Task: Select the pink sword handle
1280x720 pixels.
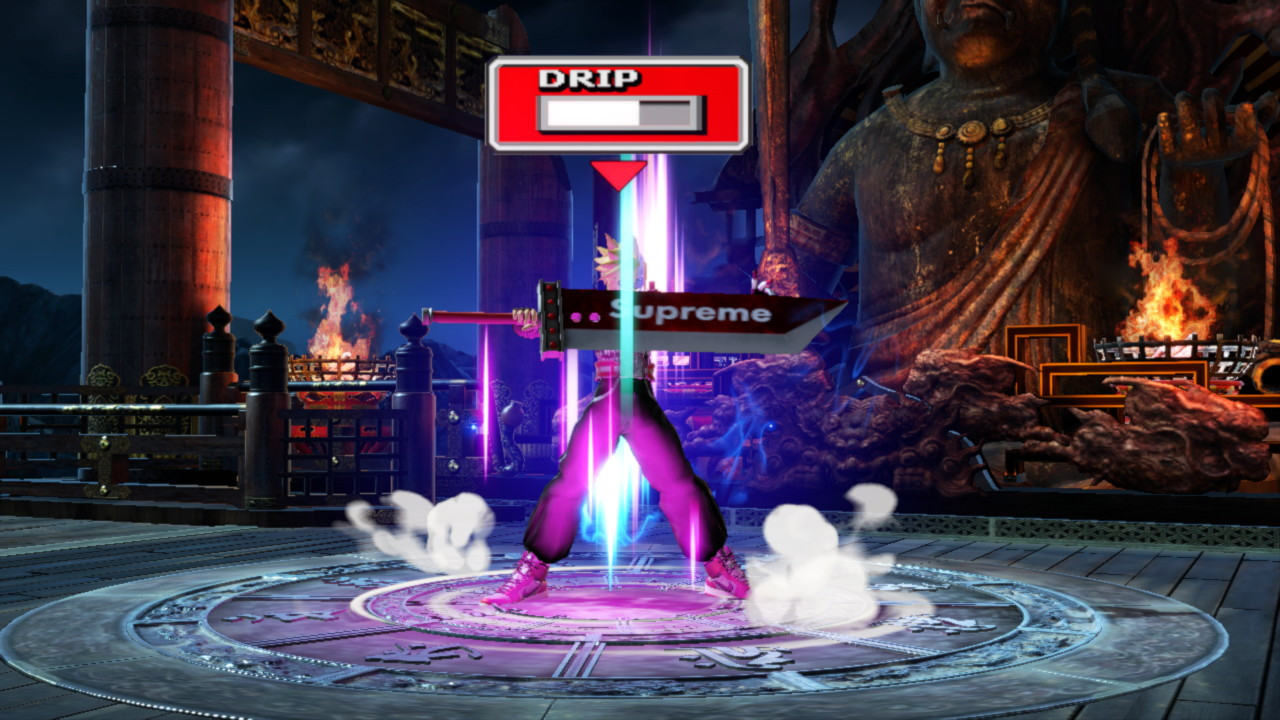Action: [470, 316]
